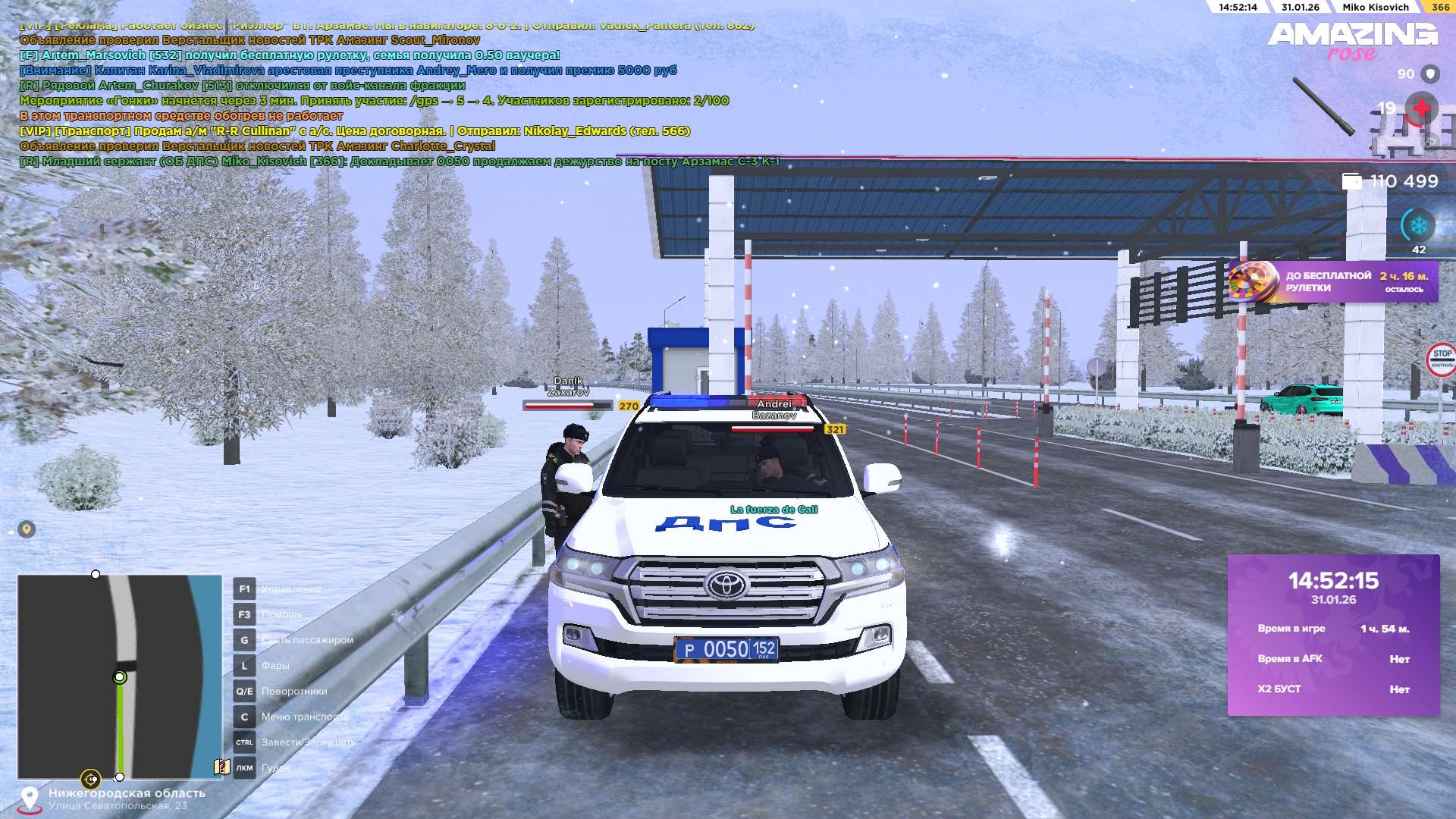Open the minimap in the corner

(120, 676)
